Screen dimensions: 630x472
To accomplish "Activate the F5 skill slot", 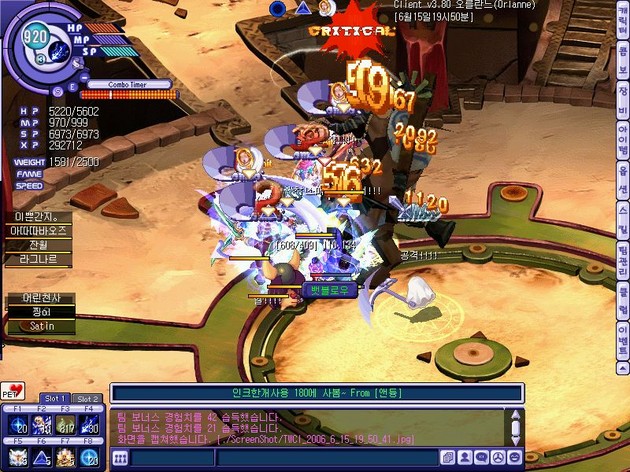I will (18, 456).
